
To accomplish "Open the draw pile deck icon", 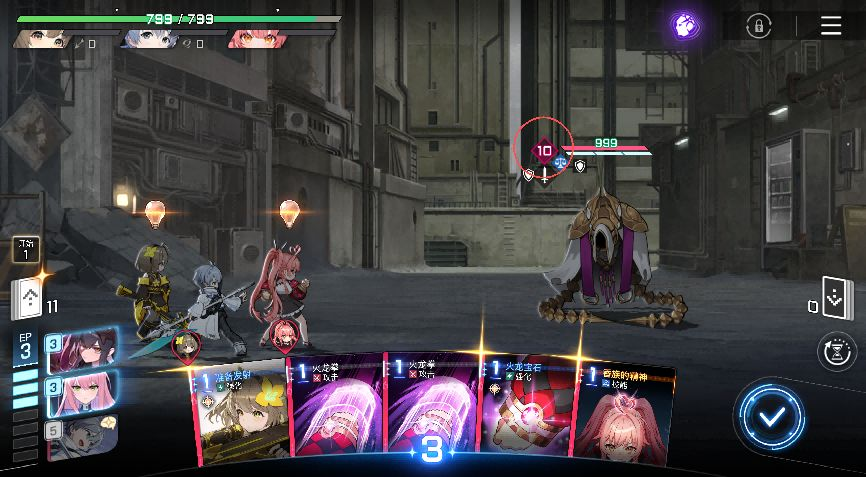I will pos(27,300).
